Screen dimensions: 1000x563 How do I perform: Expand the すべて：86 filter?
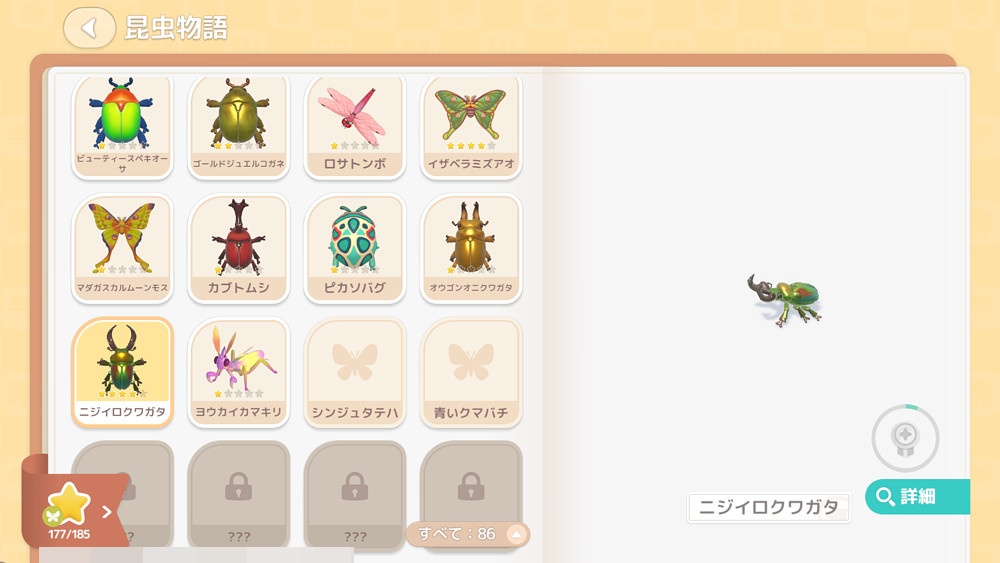coord(467,534)
